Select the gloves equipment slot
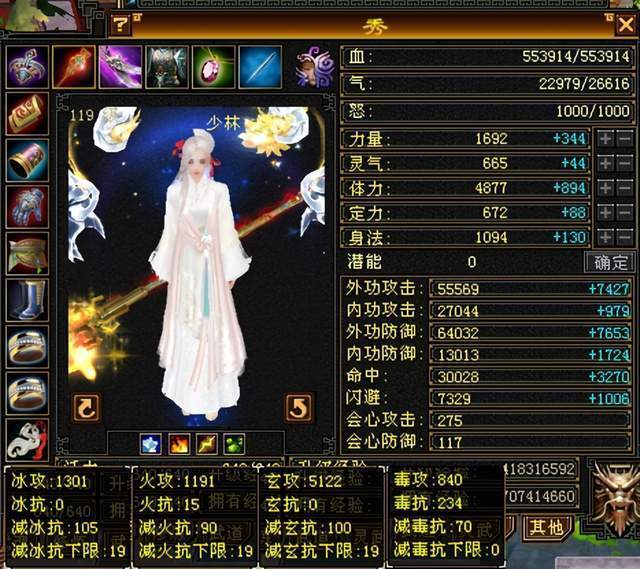This screenshot has height=569, width=640. [27, 206]
